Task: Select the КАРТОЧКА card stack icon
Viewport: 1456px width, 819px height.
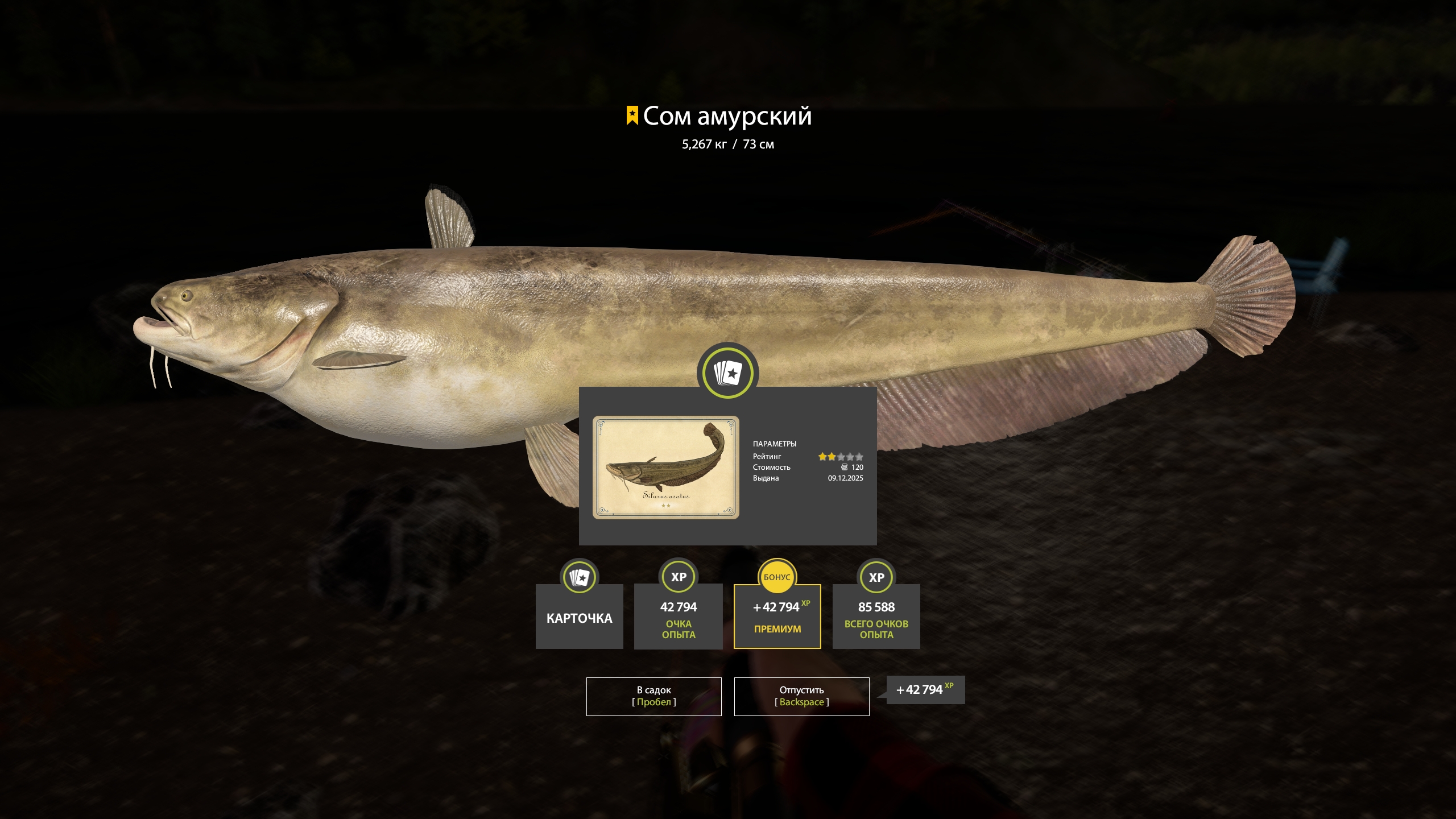Action: tap(579, 577)
